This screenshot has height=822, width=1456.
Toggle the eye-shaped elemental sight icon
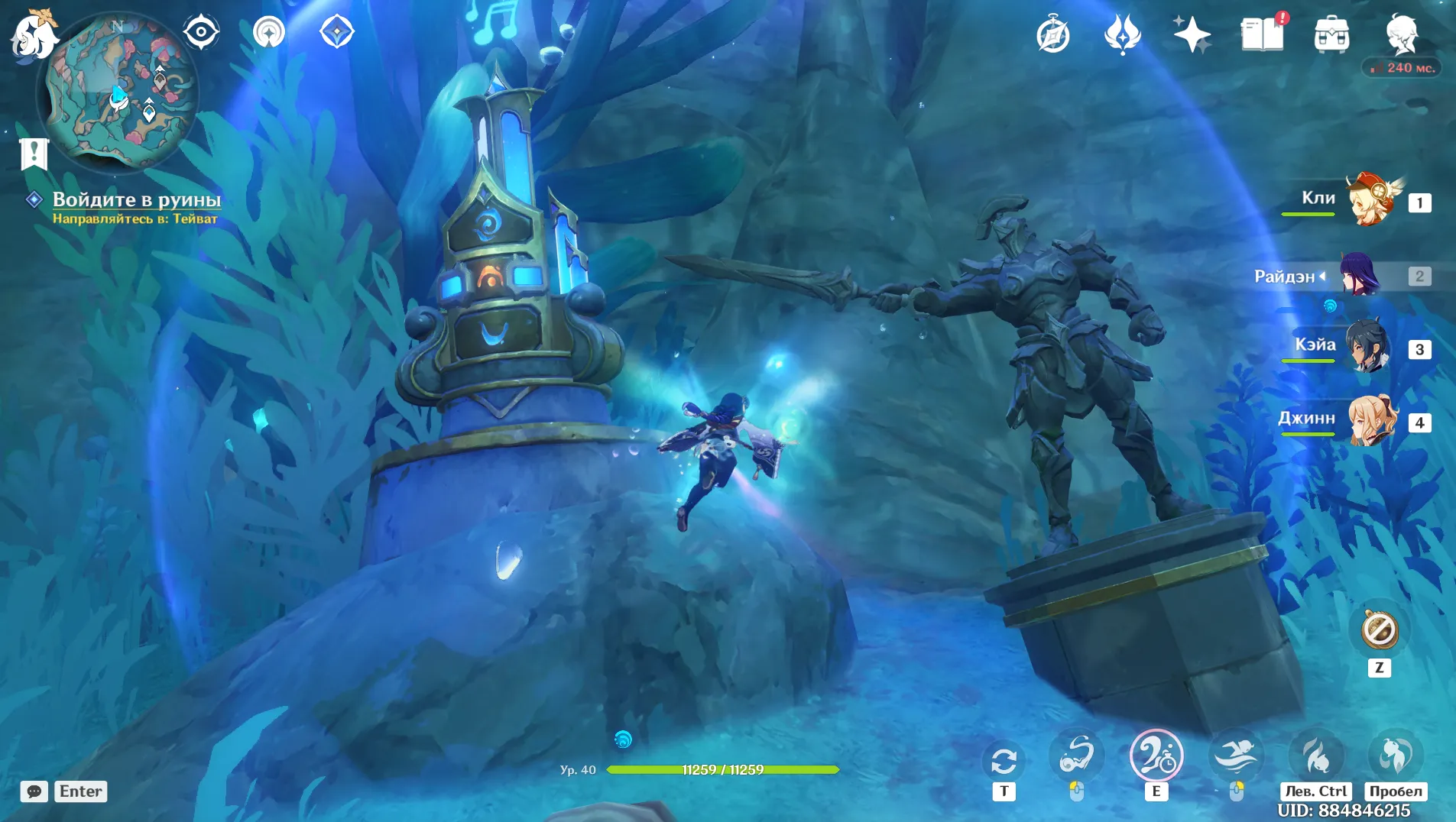(201, 32)
